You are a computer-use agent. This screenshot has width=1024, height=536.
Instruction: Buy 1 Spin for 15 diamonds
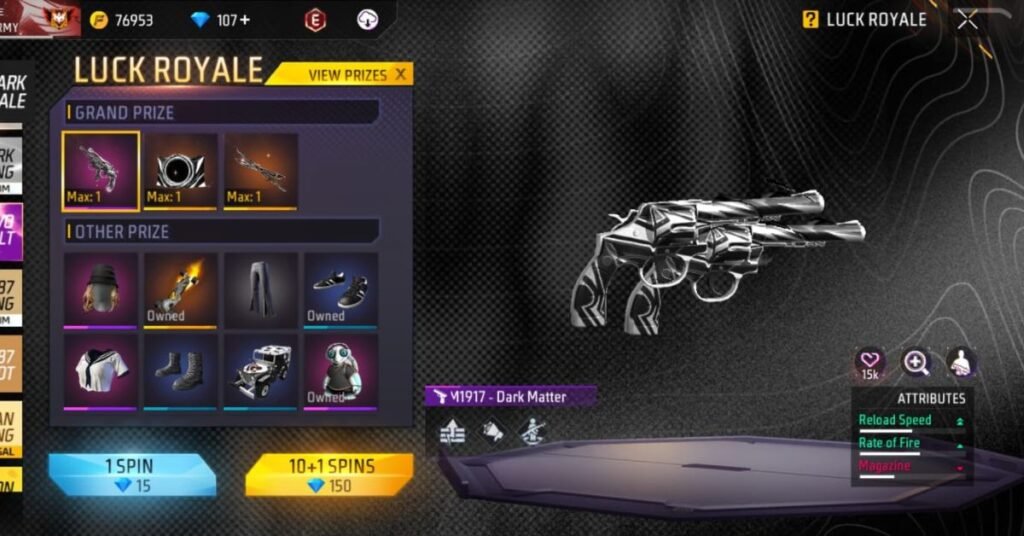[x=132, y=474]
